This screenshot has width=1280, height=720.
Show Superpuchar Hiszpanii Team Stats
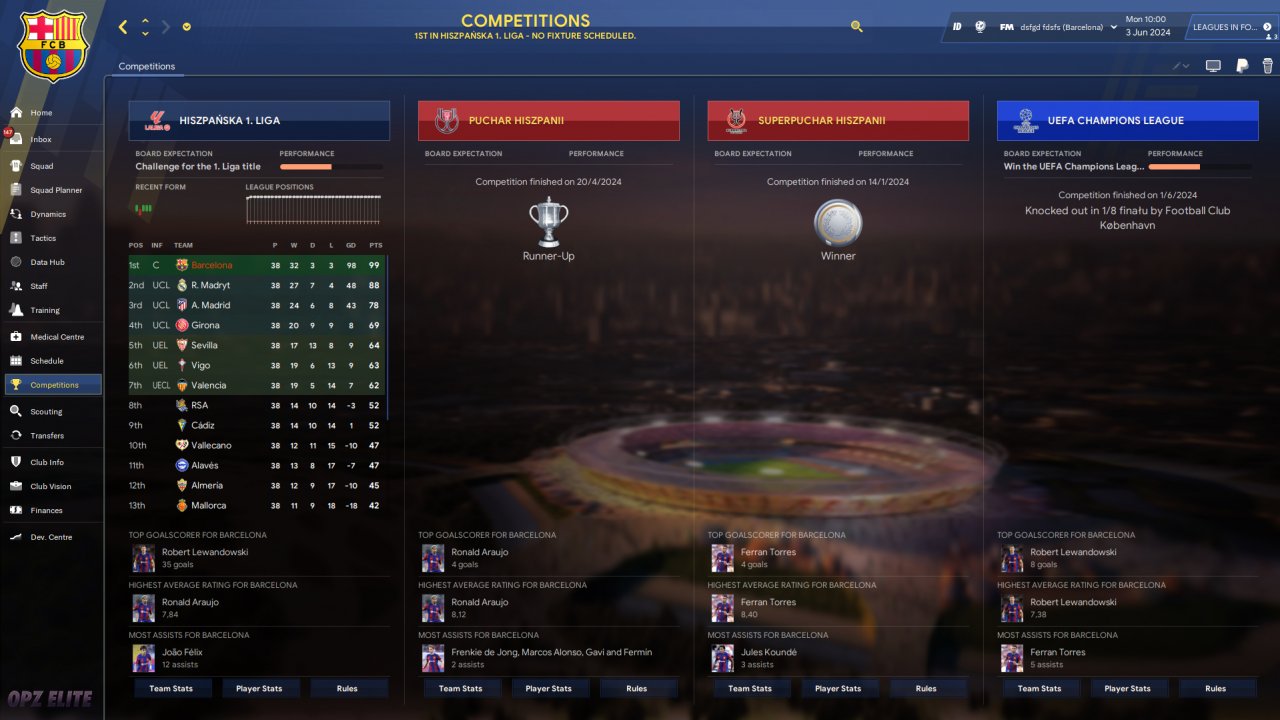(750, 688)
